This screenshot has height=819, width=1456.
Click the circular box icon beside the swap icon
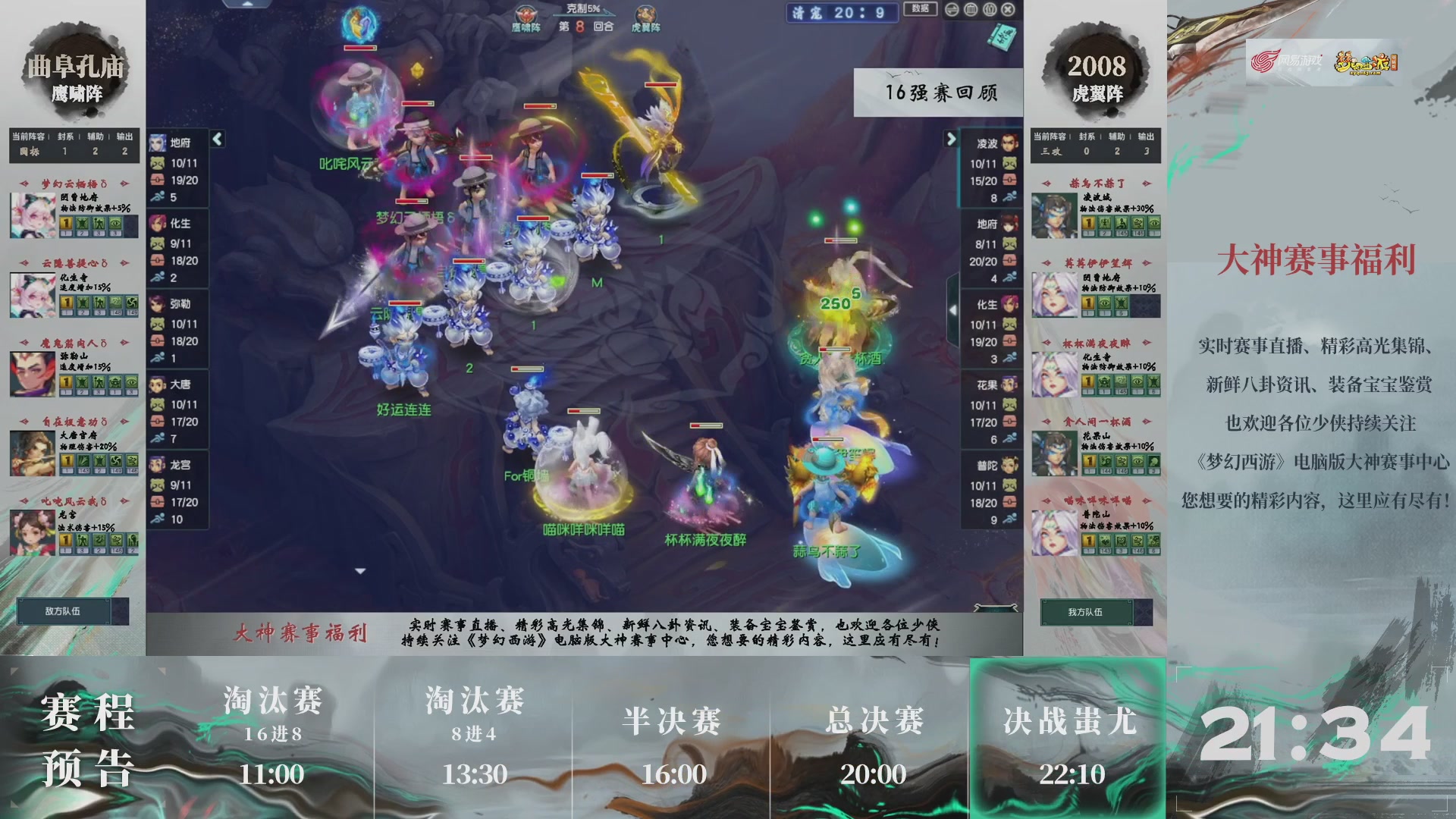point(969,9)
